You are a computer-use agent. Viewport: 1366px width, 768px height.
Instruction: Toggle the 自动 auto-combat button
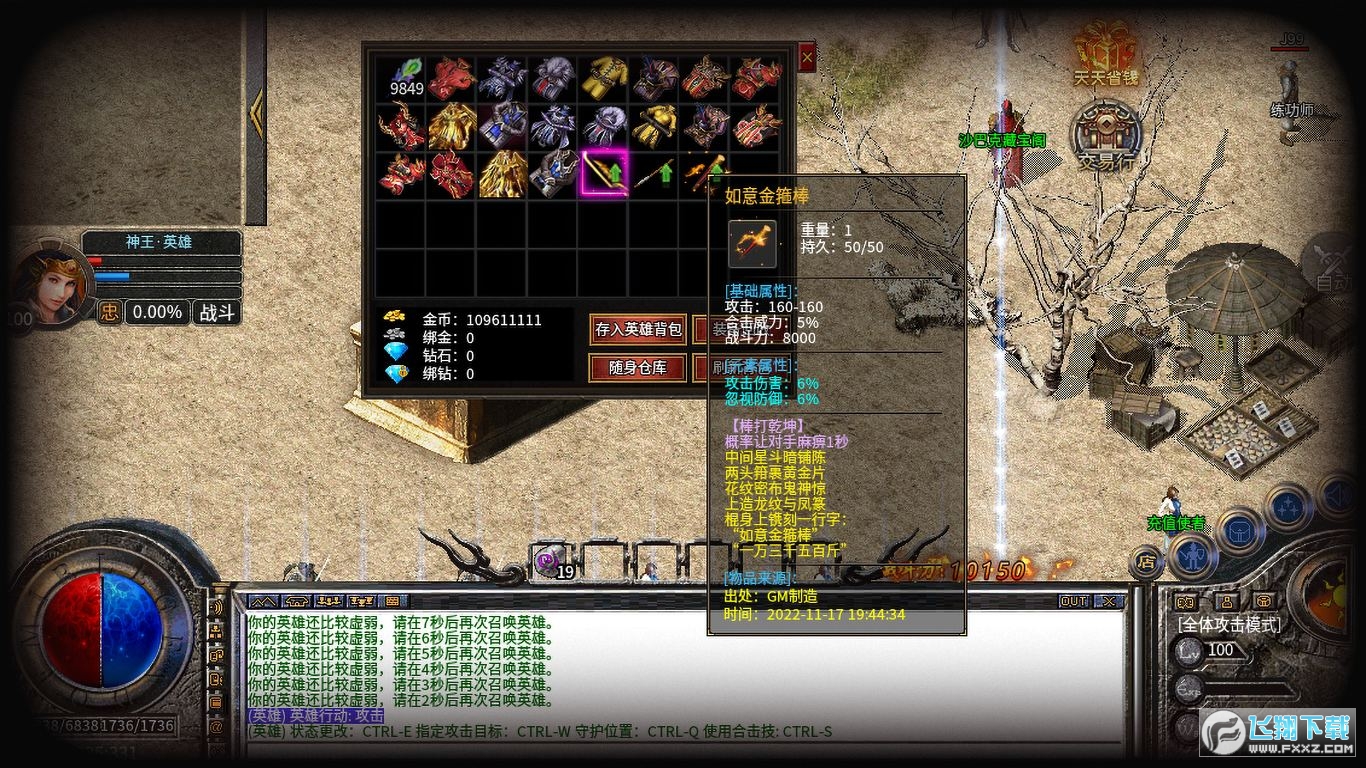(x=1334, y=265)
